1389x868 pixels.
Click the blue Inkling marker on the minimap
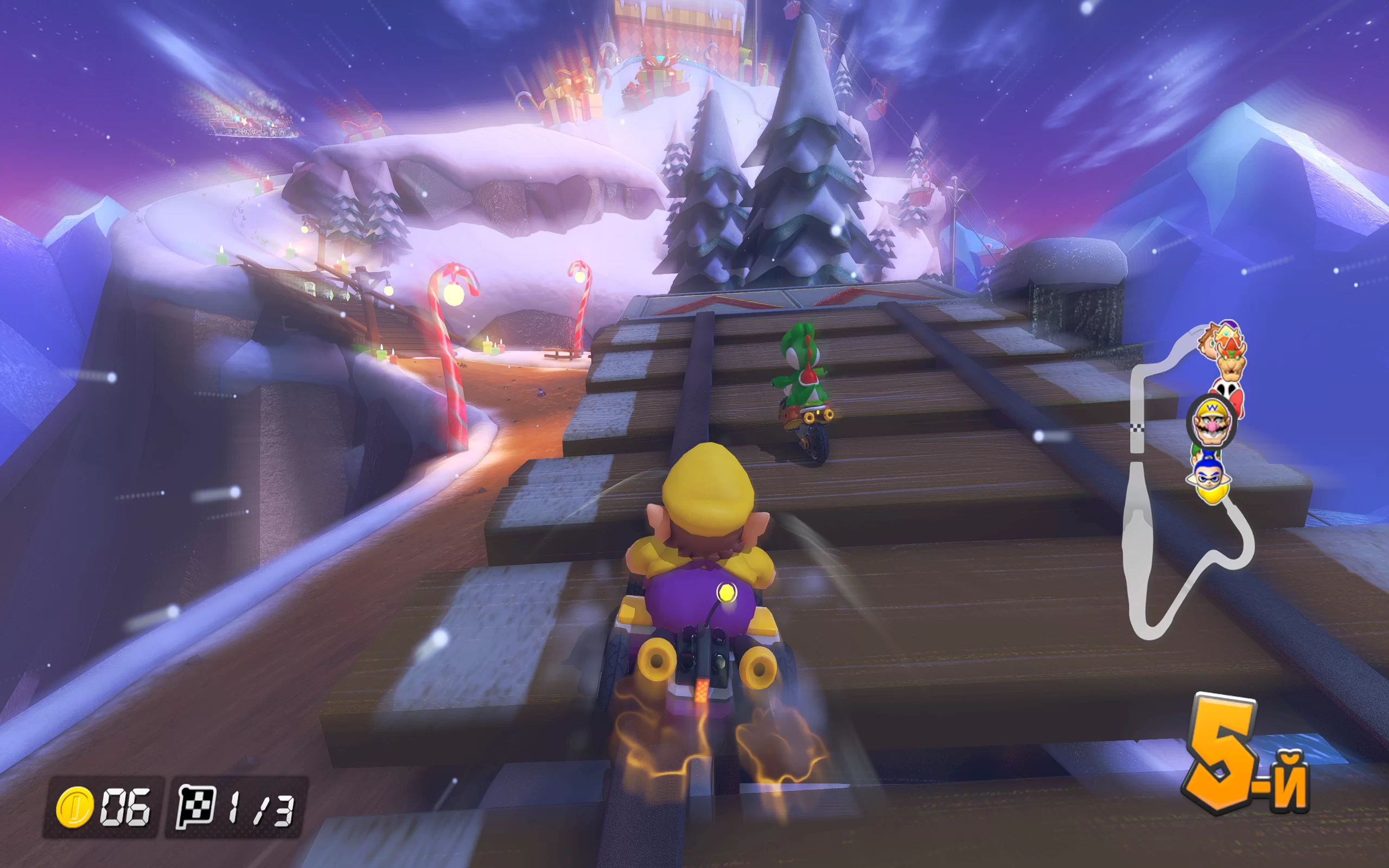(1210, 475)
